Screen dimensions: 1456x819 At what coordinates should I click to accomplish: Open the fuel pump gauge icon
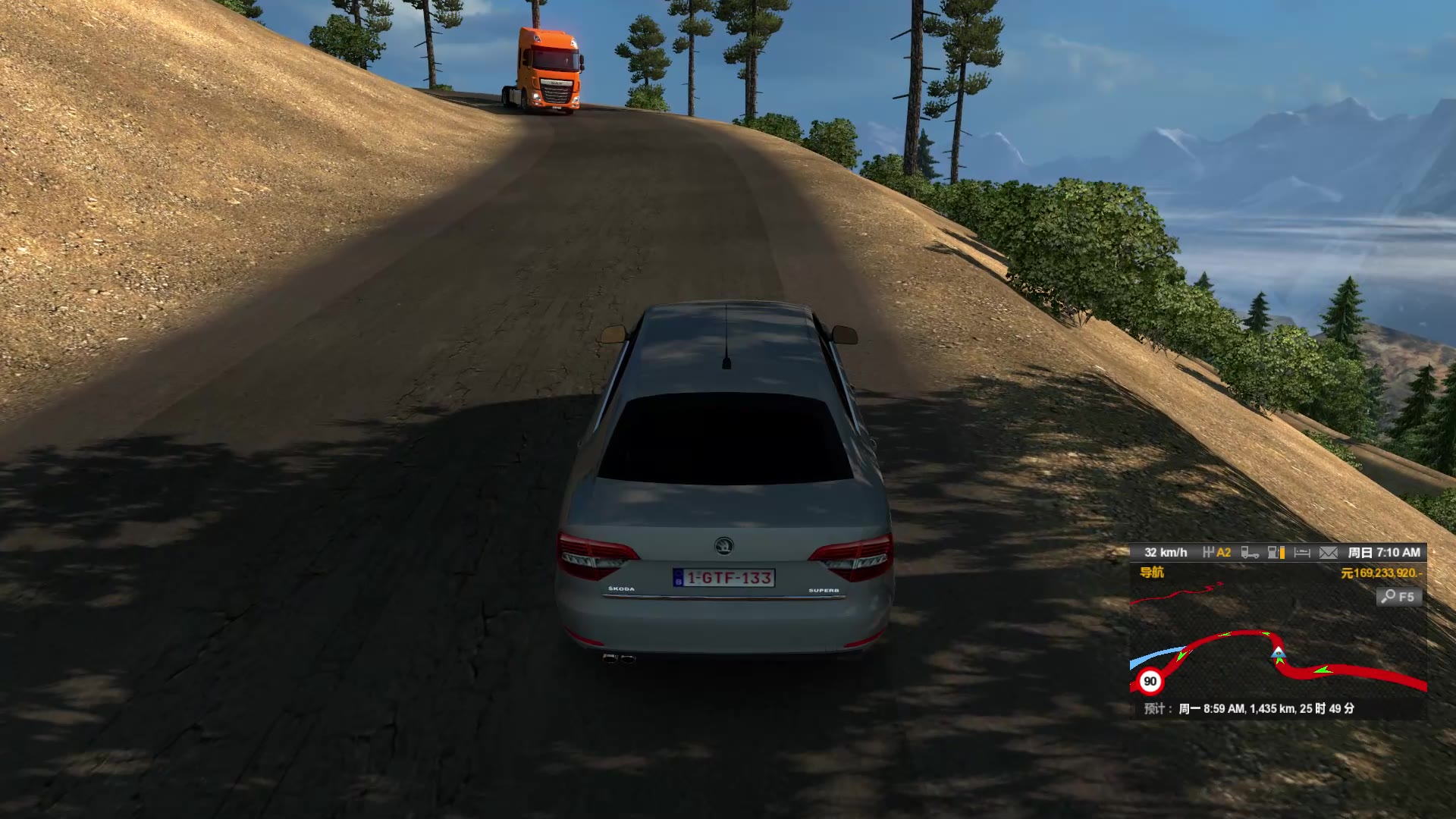[x=1274, y=553]
